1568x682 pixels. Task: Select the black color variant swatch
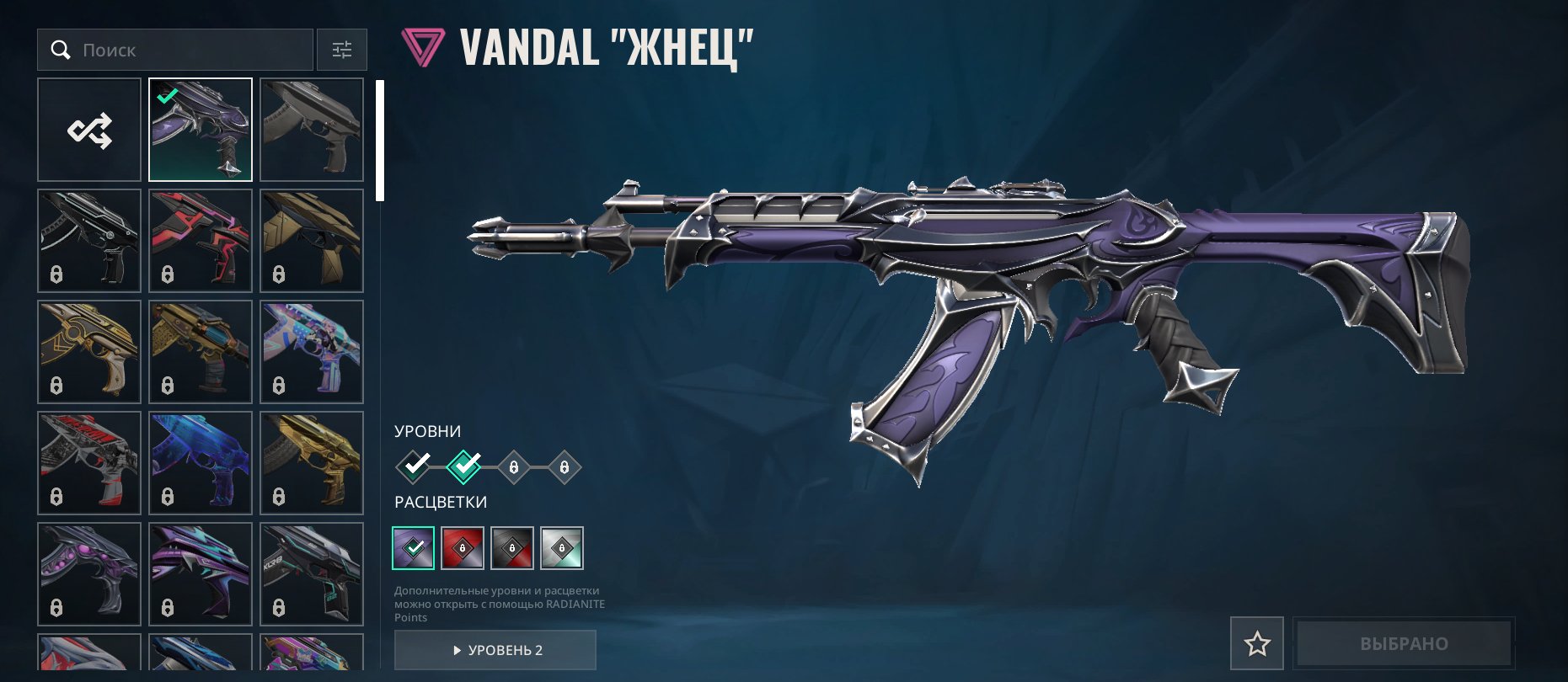512,548
